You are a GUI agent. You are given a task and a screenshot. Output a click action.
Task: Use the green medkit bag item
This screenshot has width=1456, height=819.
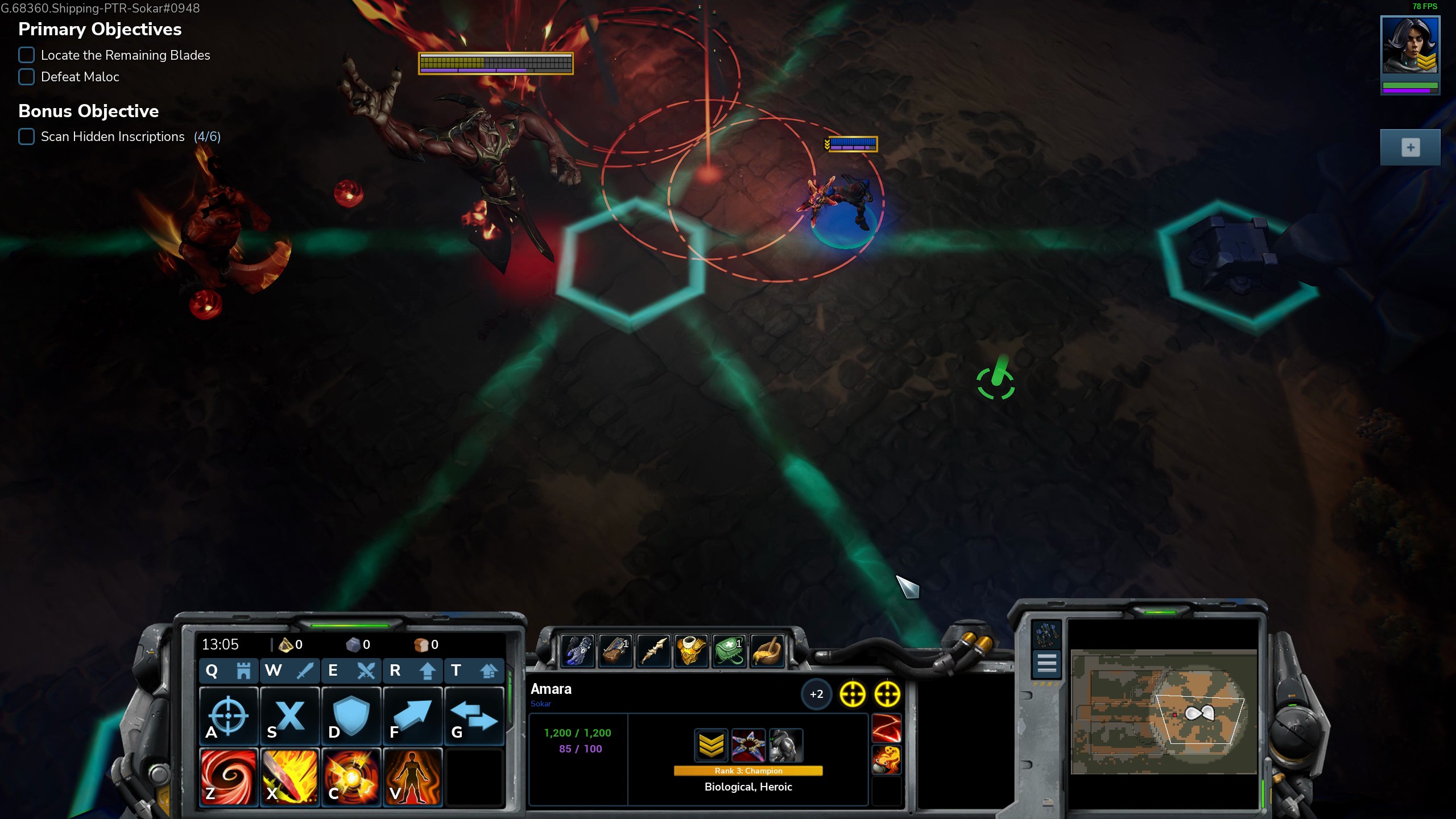click(729, 650)
